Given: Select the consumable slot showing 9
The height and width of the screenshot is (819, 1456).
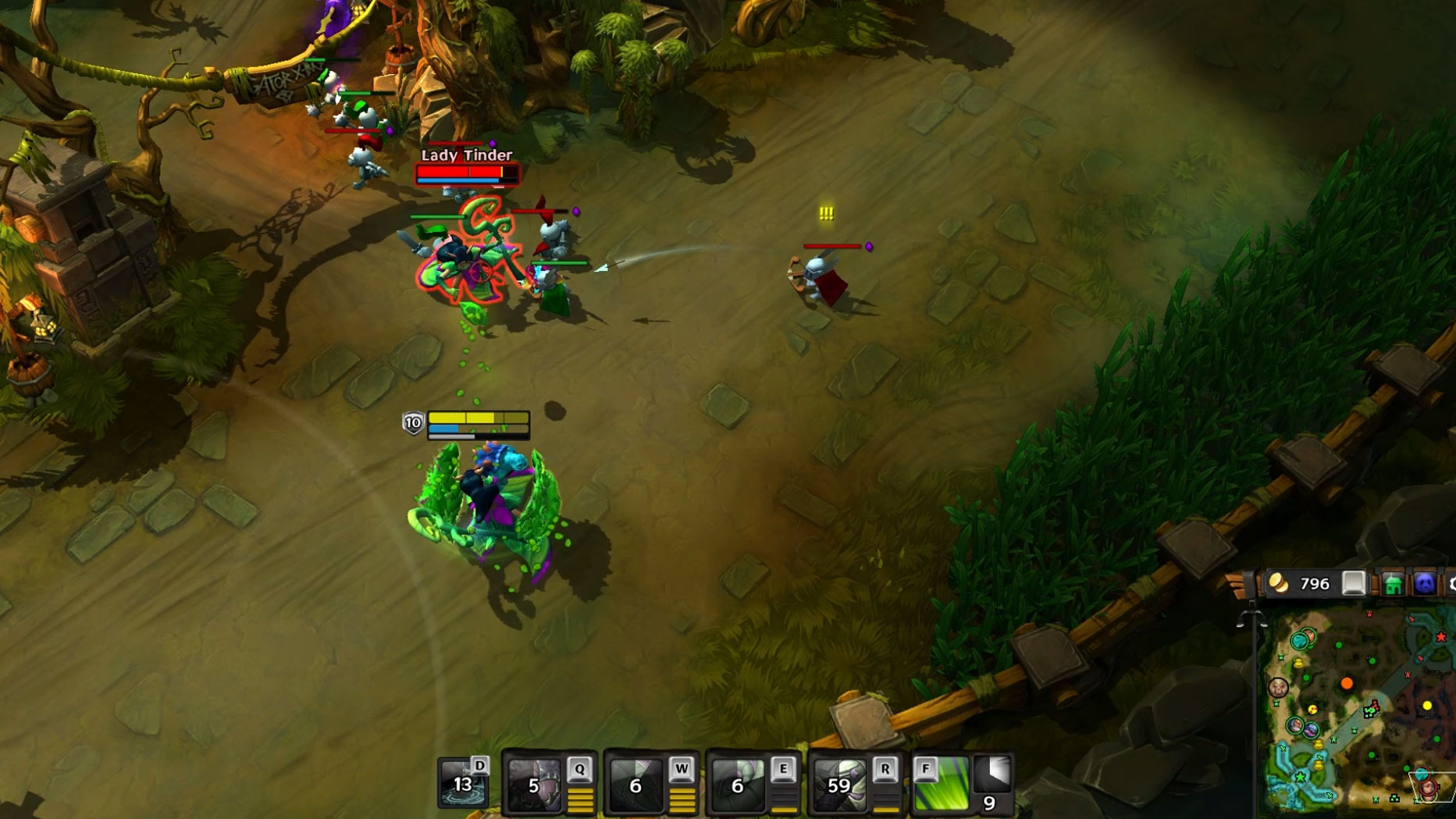Looking at the screenshot, I should (x=993, y=784).
